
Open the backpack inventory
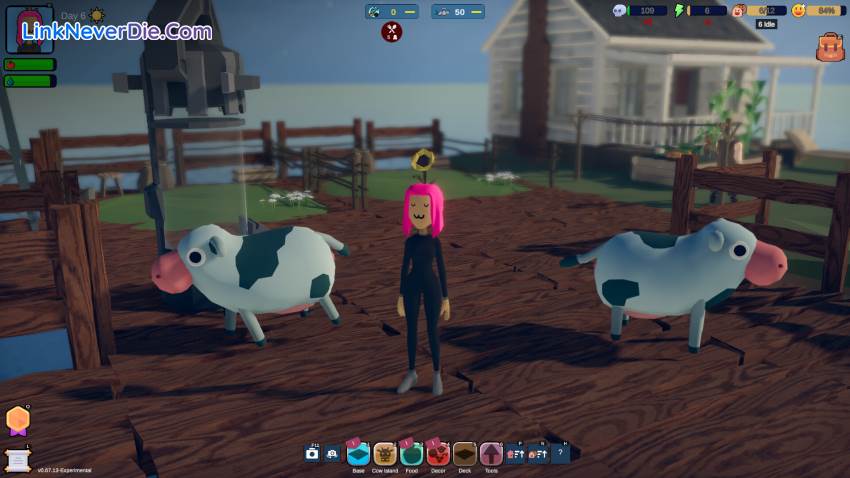click(830, 47)
